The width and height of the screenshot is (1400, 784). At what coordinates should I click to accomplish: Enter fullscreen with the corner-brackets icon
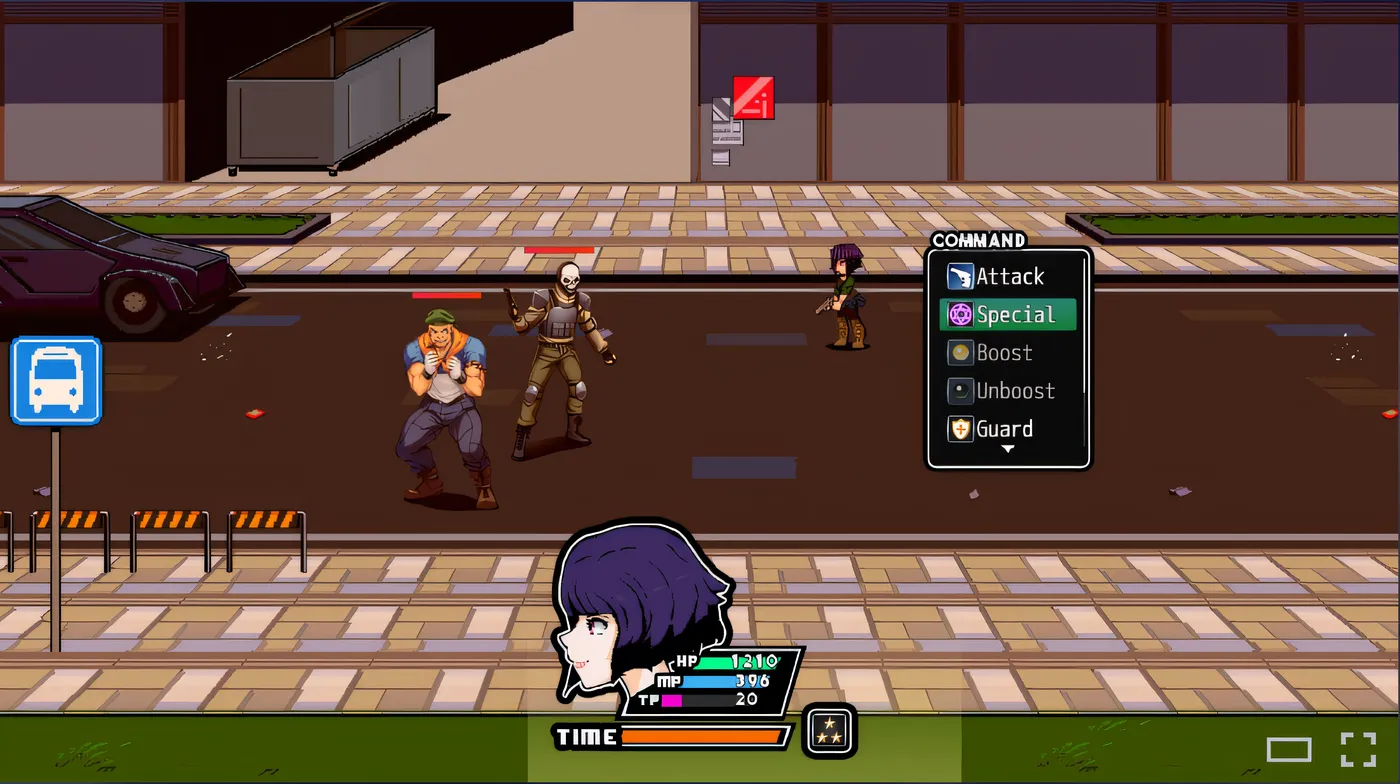click(1358, 749)
